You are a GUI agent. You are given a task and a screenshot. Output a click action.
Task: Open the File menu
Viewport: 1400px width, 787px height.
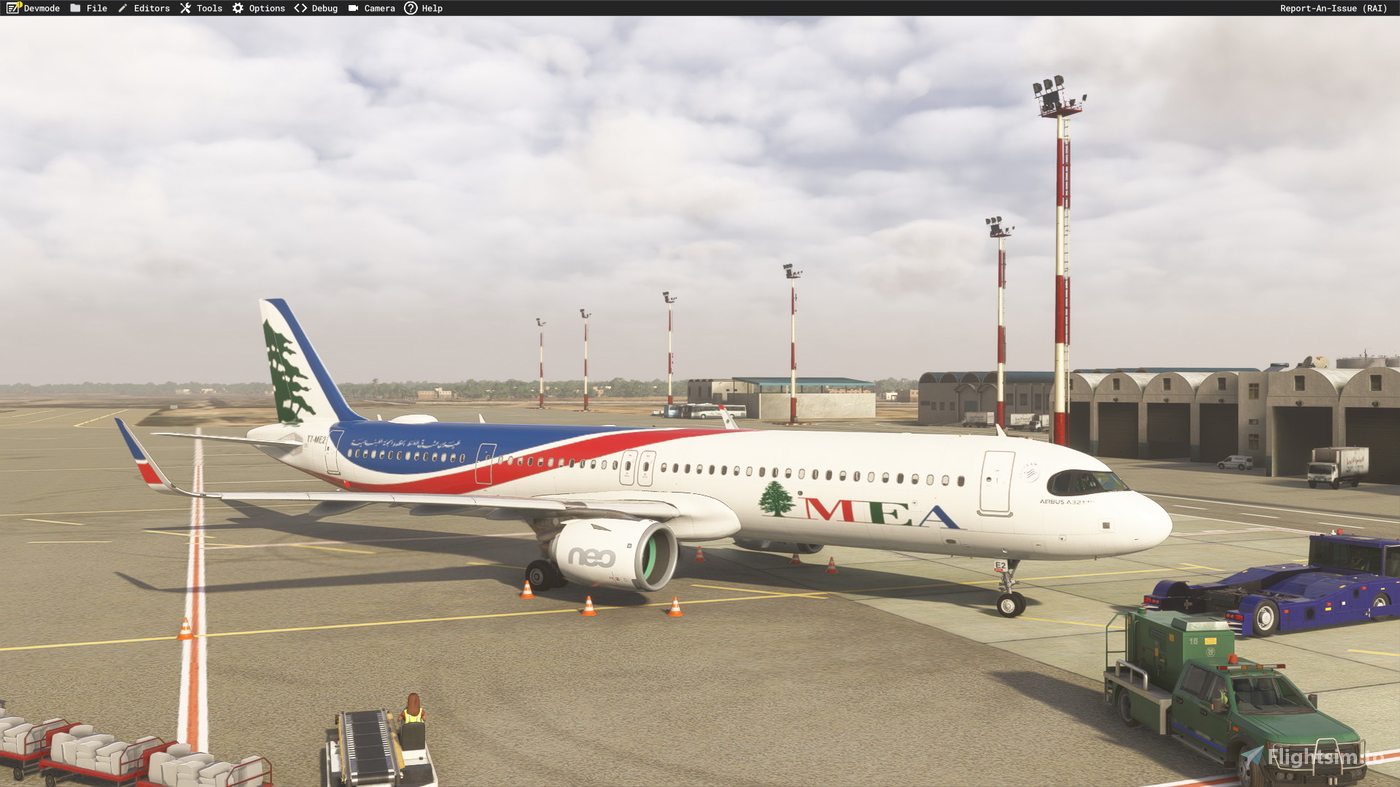[x=96, y=7]
